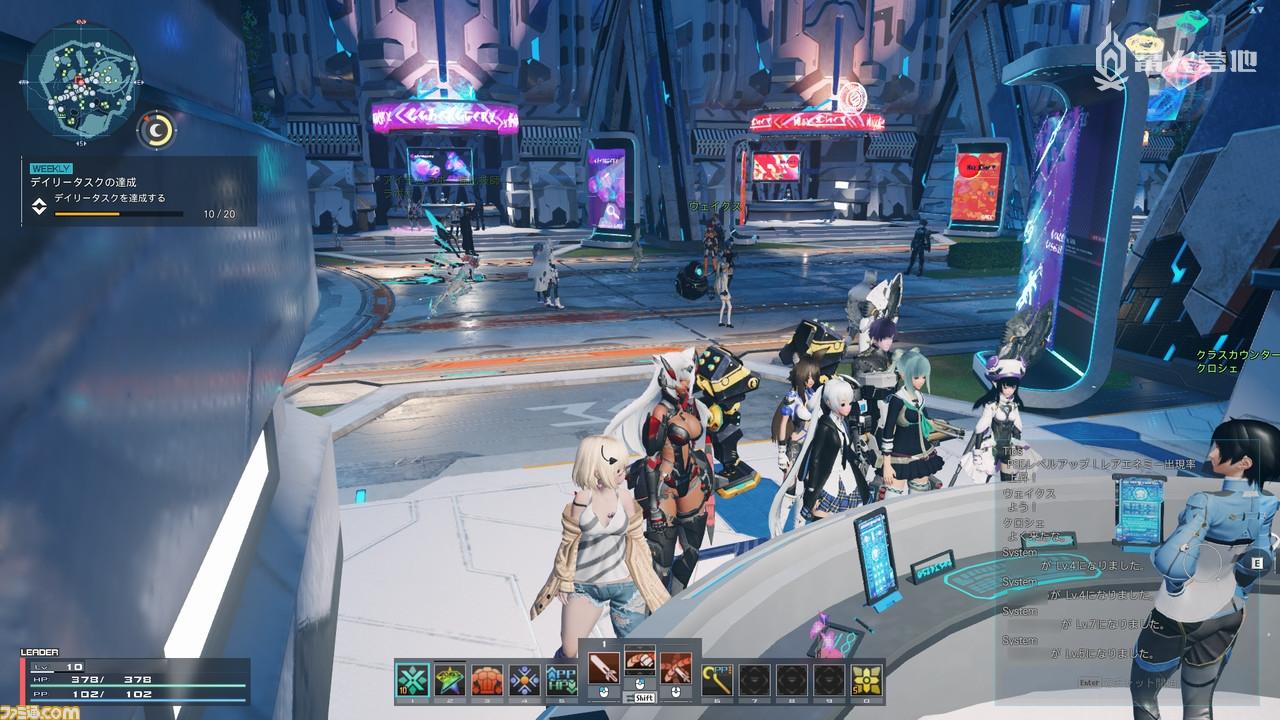Select the blue star skill in slot 4

526,678
